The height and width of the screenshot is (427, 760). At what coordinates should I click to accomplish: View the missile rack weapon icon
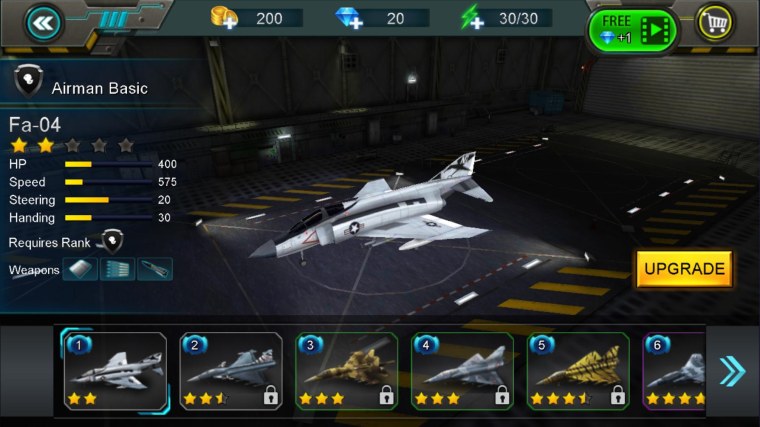click(x=118, y=269)
